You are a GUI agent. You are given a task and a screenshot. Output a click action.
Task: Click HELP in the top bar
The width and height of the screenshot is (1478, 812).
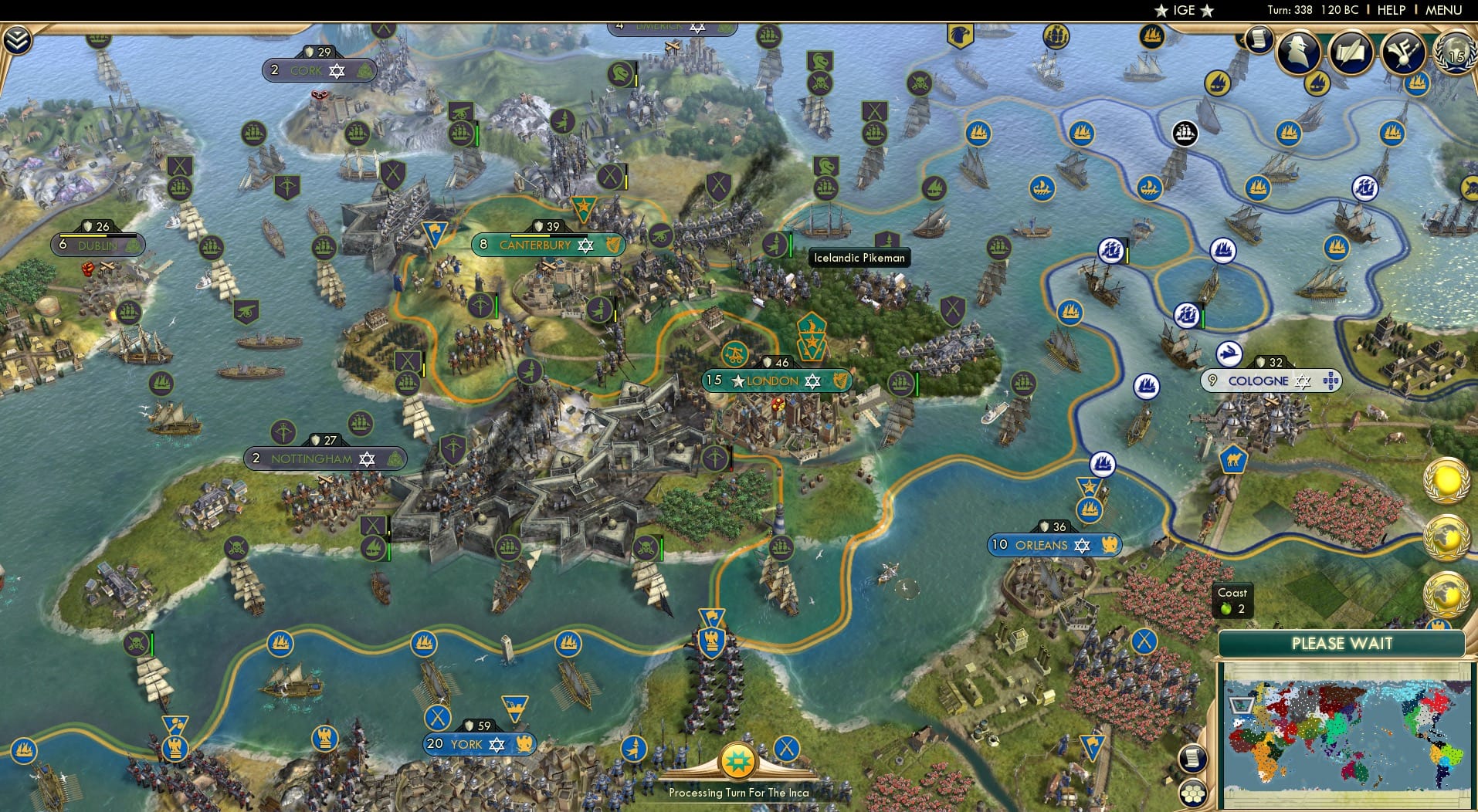[x=1390, y=10]
